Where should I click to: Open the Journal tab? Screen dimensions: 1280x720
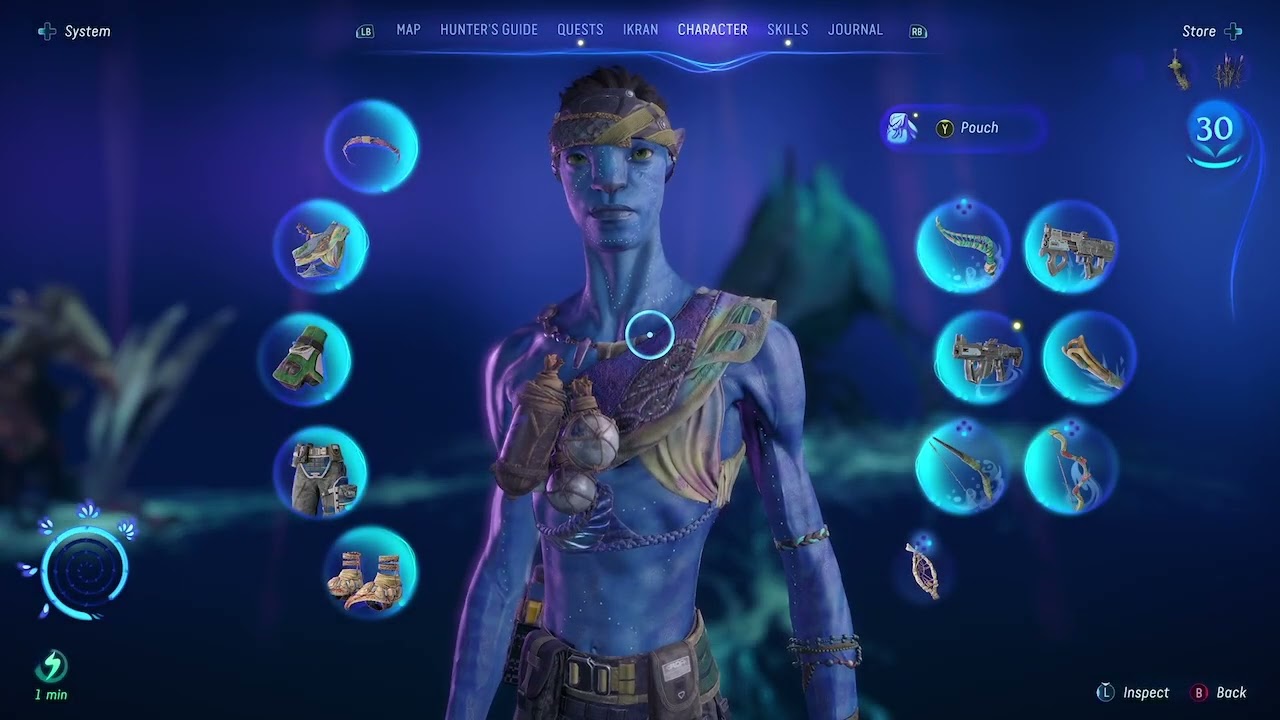tap(855, 30)
